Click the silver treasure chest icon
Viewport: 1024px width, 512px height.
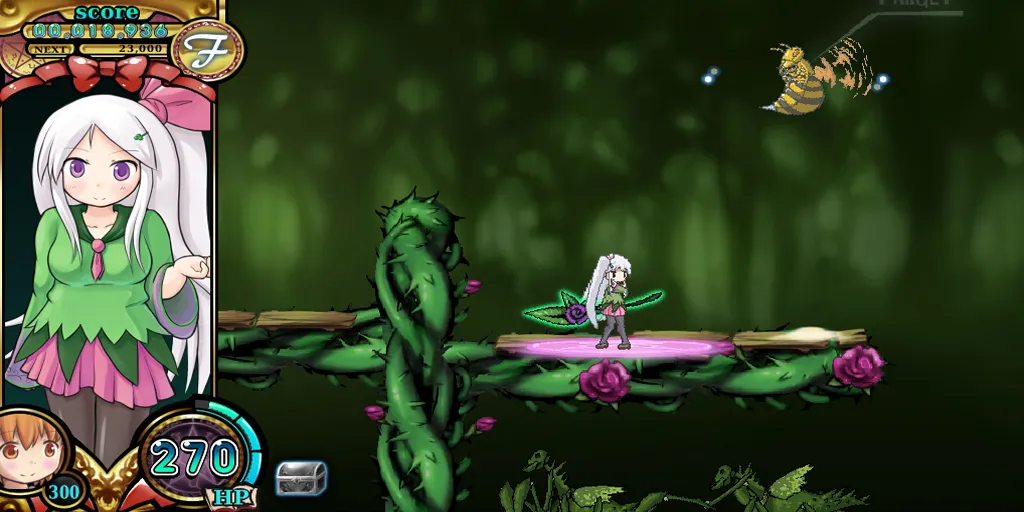click(301, 478)
